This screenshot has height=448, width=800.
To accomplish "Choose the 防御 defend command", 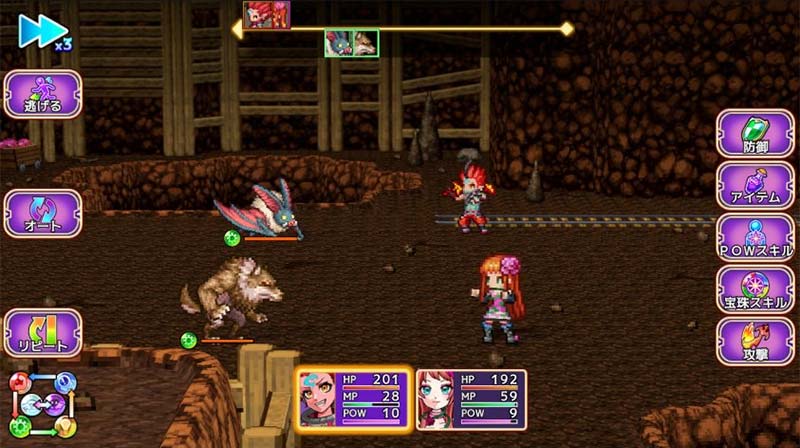I will [755, 134].
